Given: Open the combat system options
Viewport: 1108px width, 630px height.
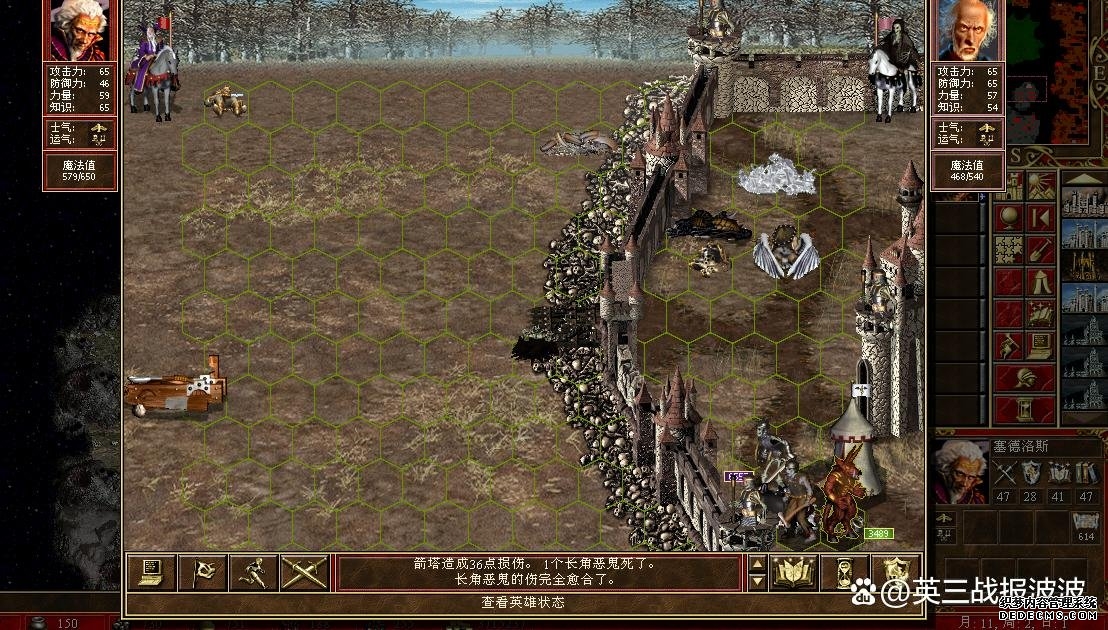Looking at the screenshot, I should (x=151, y=571).
